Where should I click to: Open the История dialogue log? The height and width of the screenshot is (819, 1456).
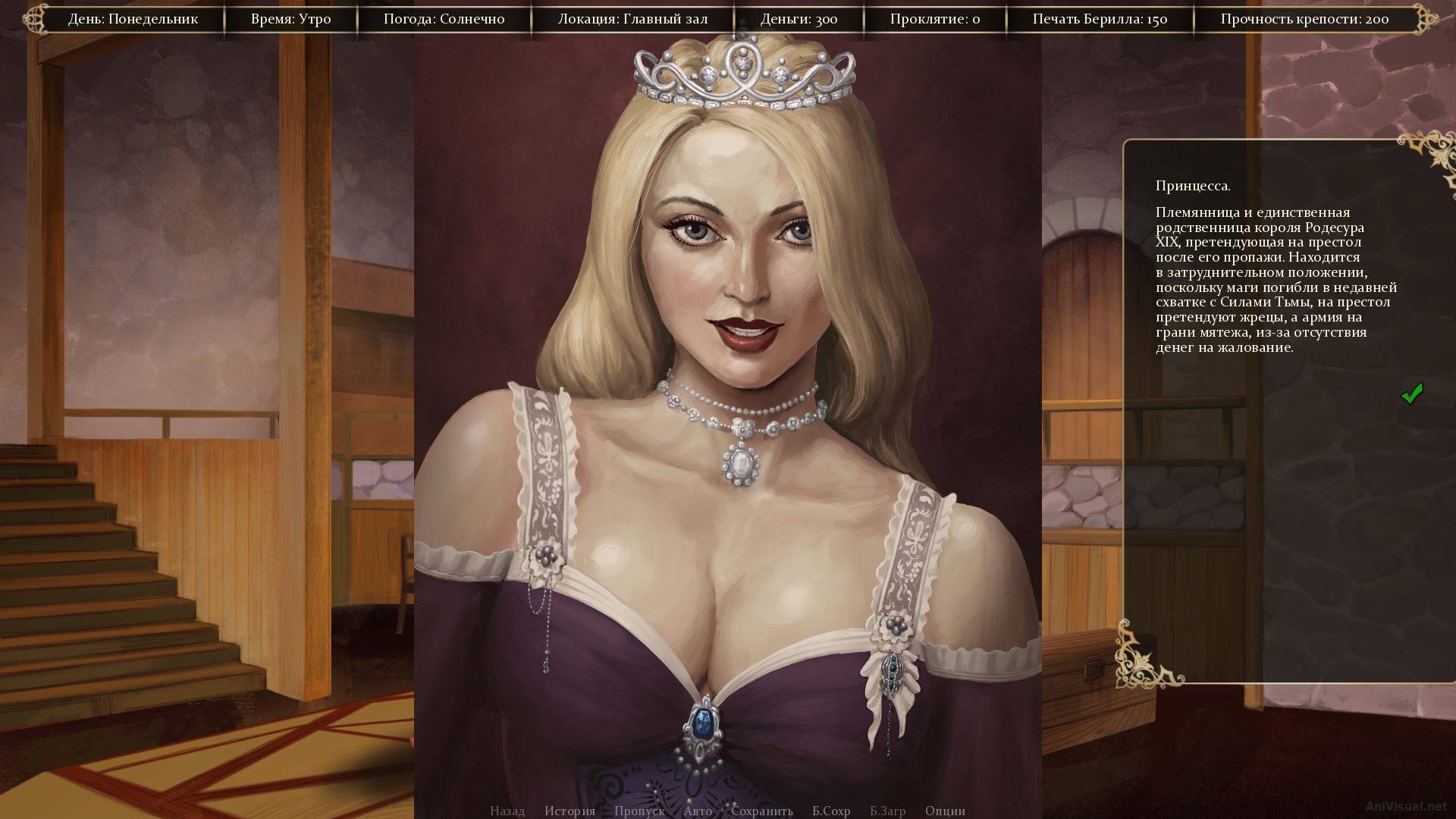(570, 811)
